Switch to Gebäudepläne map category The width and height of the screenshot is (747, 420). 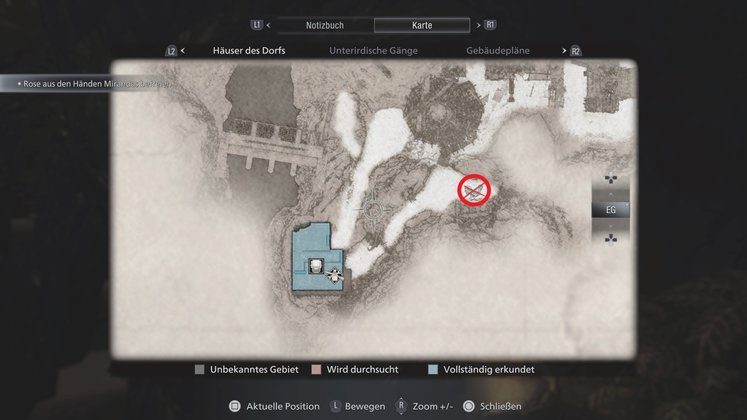(498, 50)
